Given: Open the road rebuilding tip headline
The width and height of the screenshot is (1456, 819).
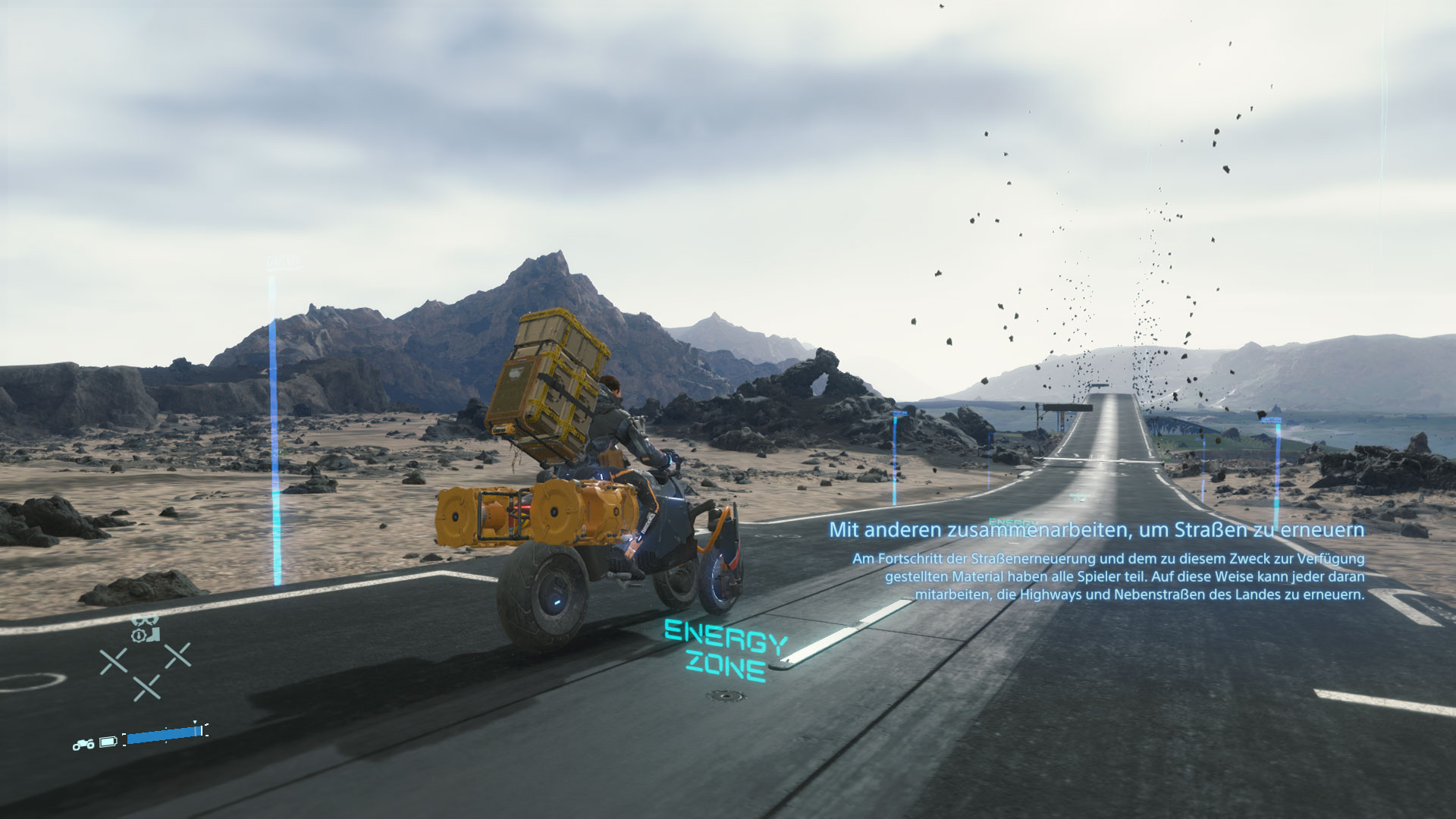Looking at the screenshot, I should [1096, 529].
